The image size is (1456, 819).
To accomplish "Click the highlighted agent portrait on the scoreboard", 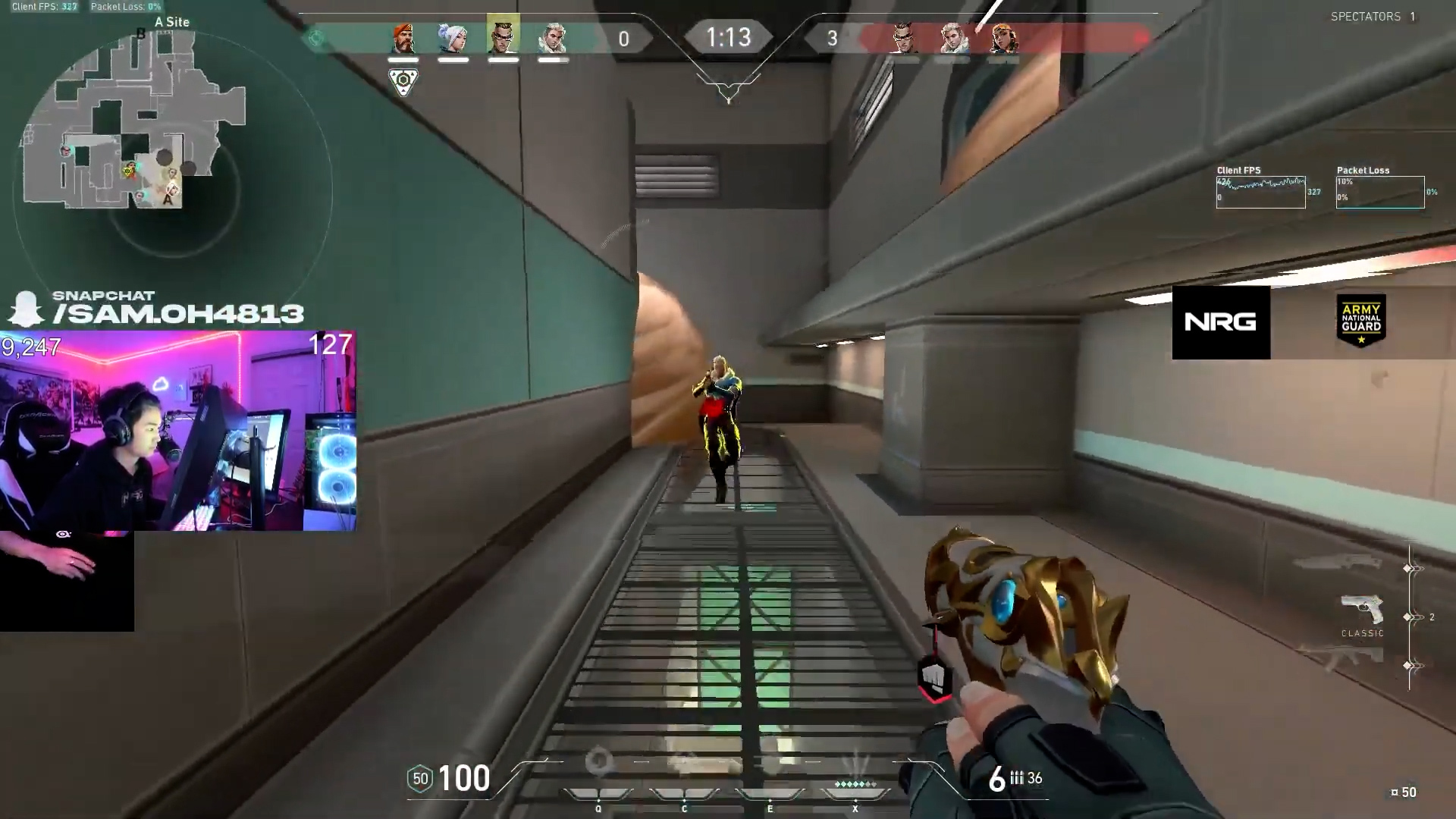I will (504, 37).
